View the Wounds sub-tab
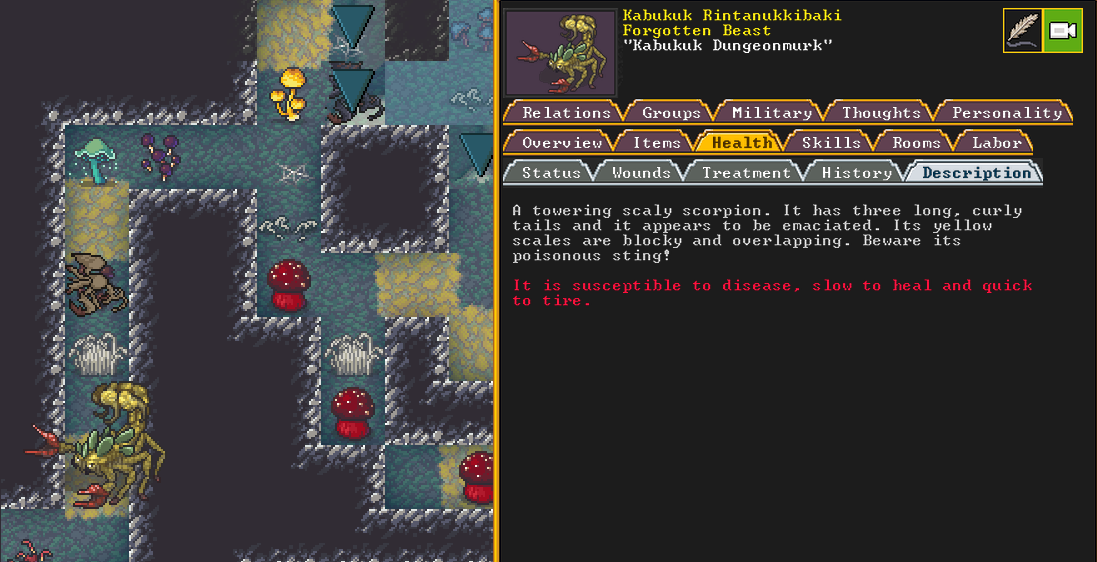This screenshot has width=1097, height=562. [641, 173]
